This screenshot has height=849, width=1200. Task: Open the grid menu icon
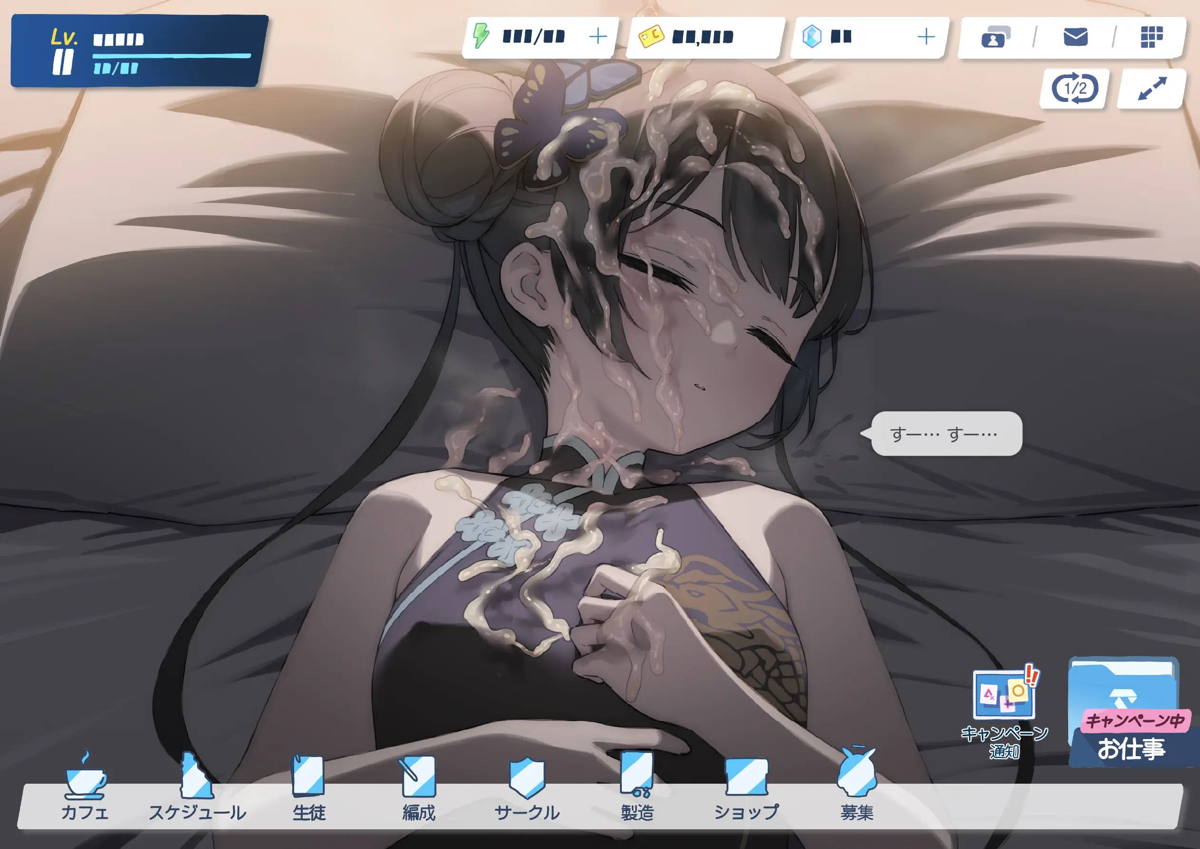click(1152, 37)
